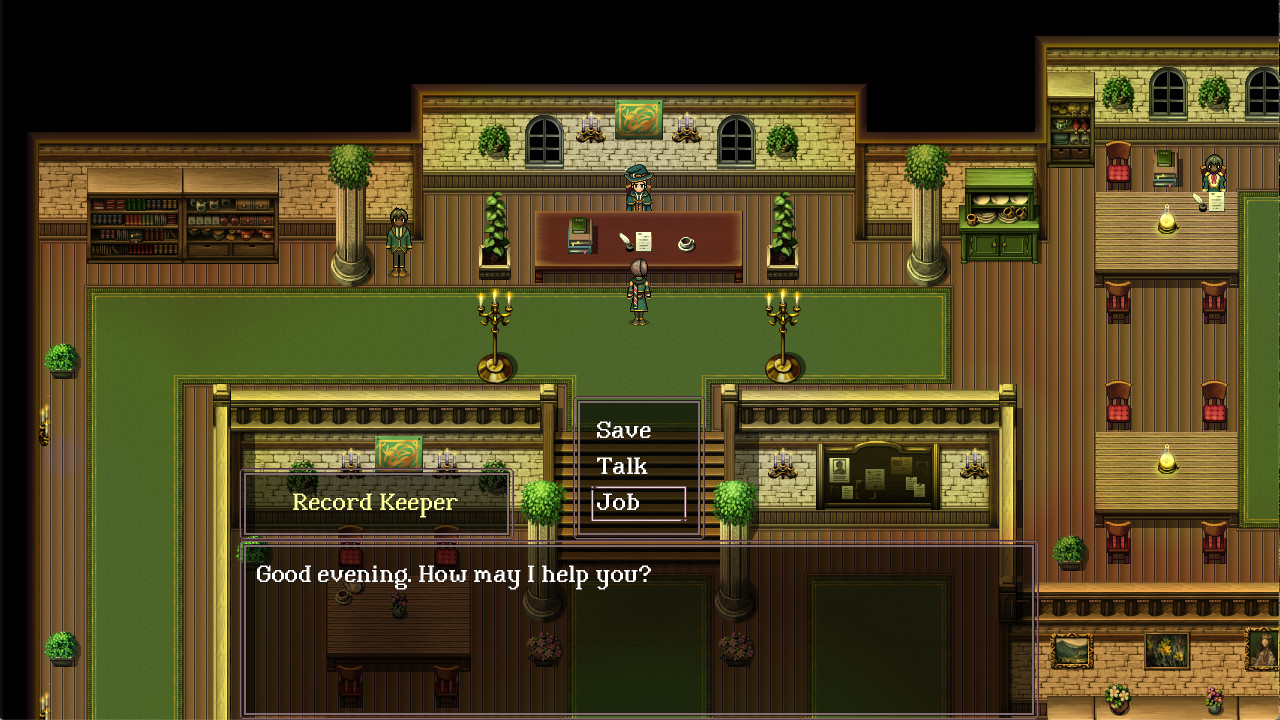The width and height of the screenshot is (1280, 720).
Task: Click the Record Keeper name box
Action: click(x=375, y=502)
